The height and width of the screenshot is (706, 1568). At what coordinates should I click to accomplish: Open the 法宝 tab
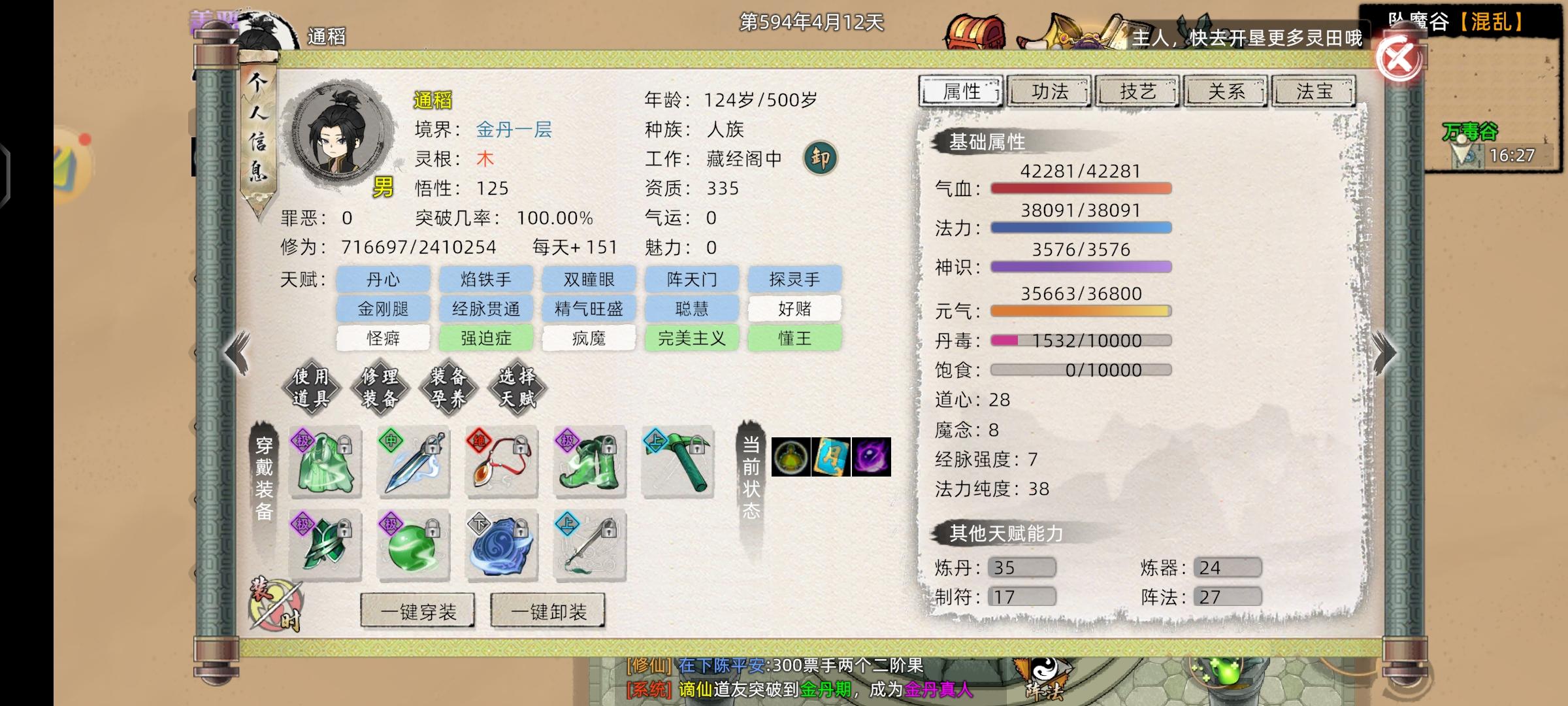(1315, 92)
